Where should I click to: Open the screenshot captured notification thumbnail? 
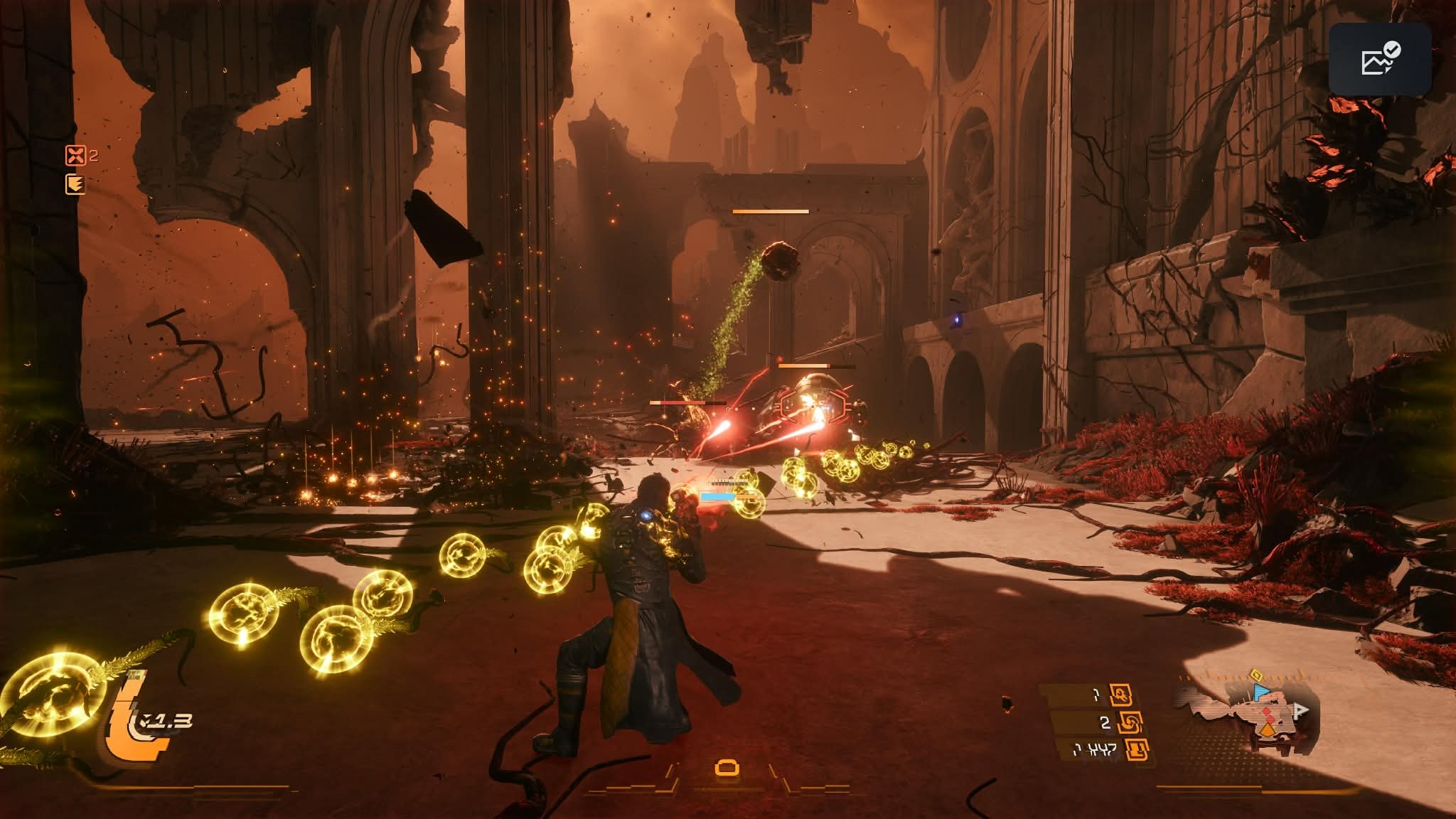coord(1380,59)
